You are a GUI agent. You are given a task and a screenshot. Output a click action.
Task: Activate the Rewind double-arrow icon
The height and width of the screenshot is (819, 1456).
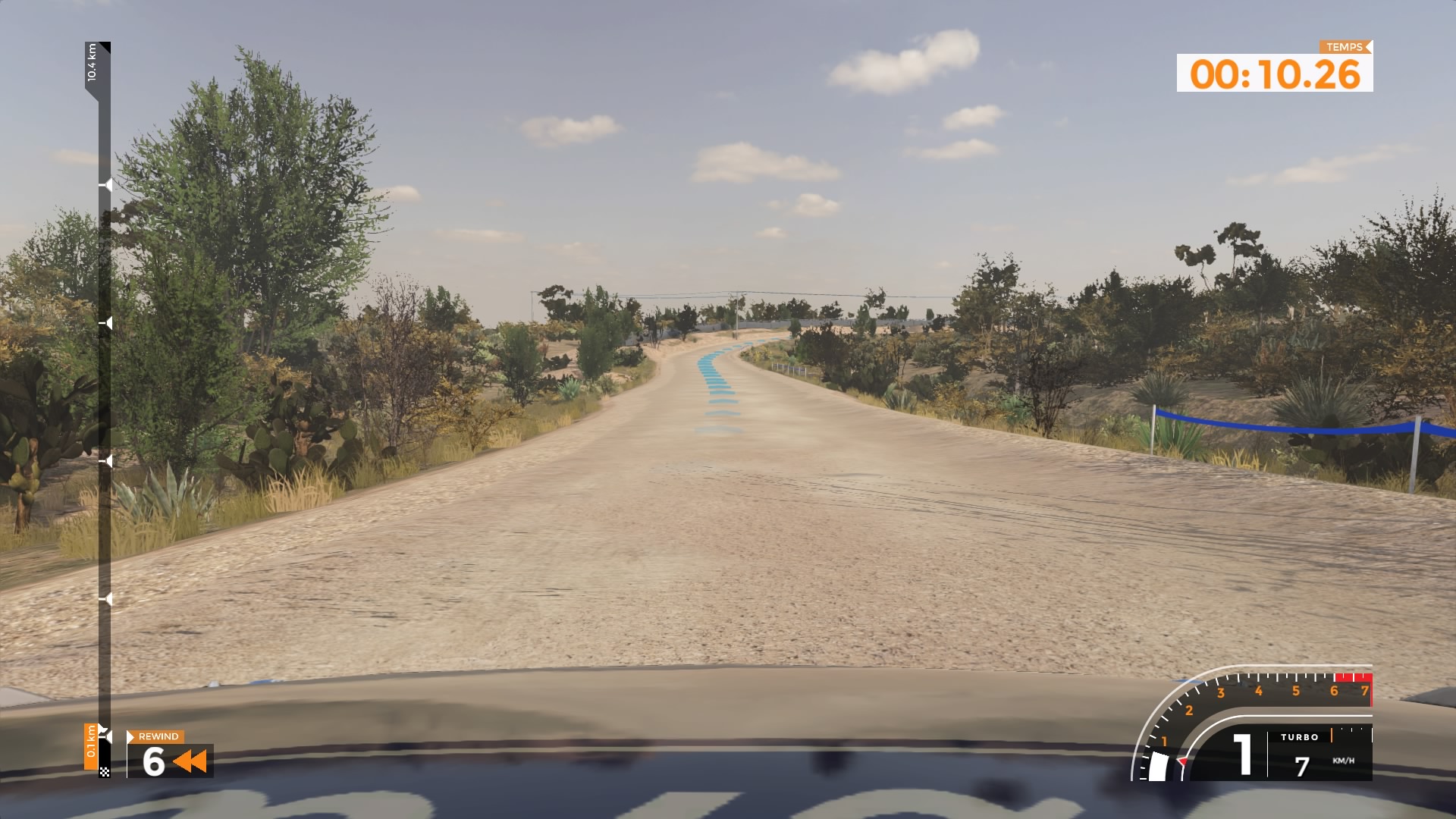coord(190,761)
